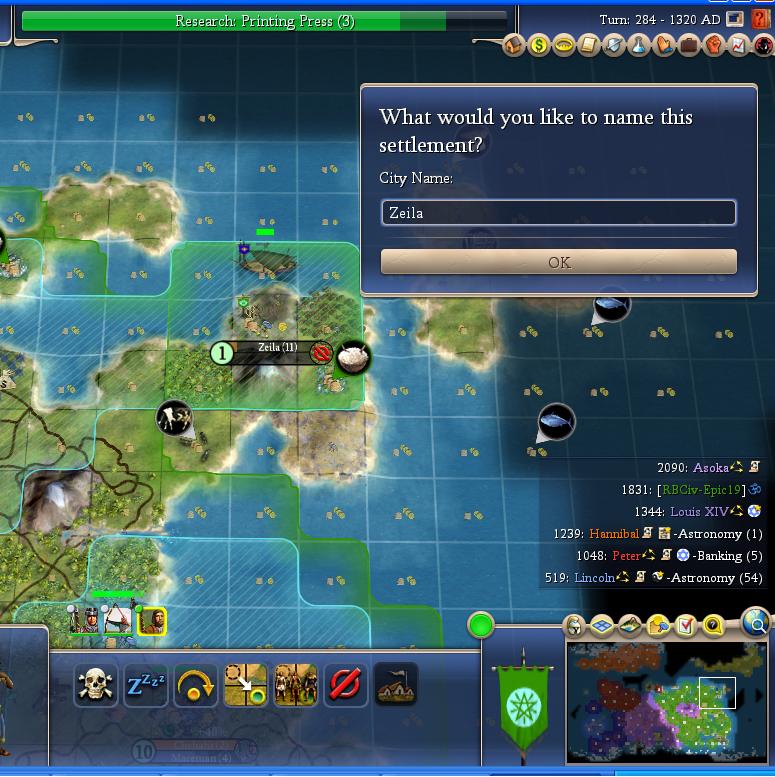The height and width of the screenshot is (777, 775).
Task: Activate the go-to move command
Action: (246, 685)
